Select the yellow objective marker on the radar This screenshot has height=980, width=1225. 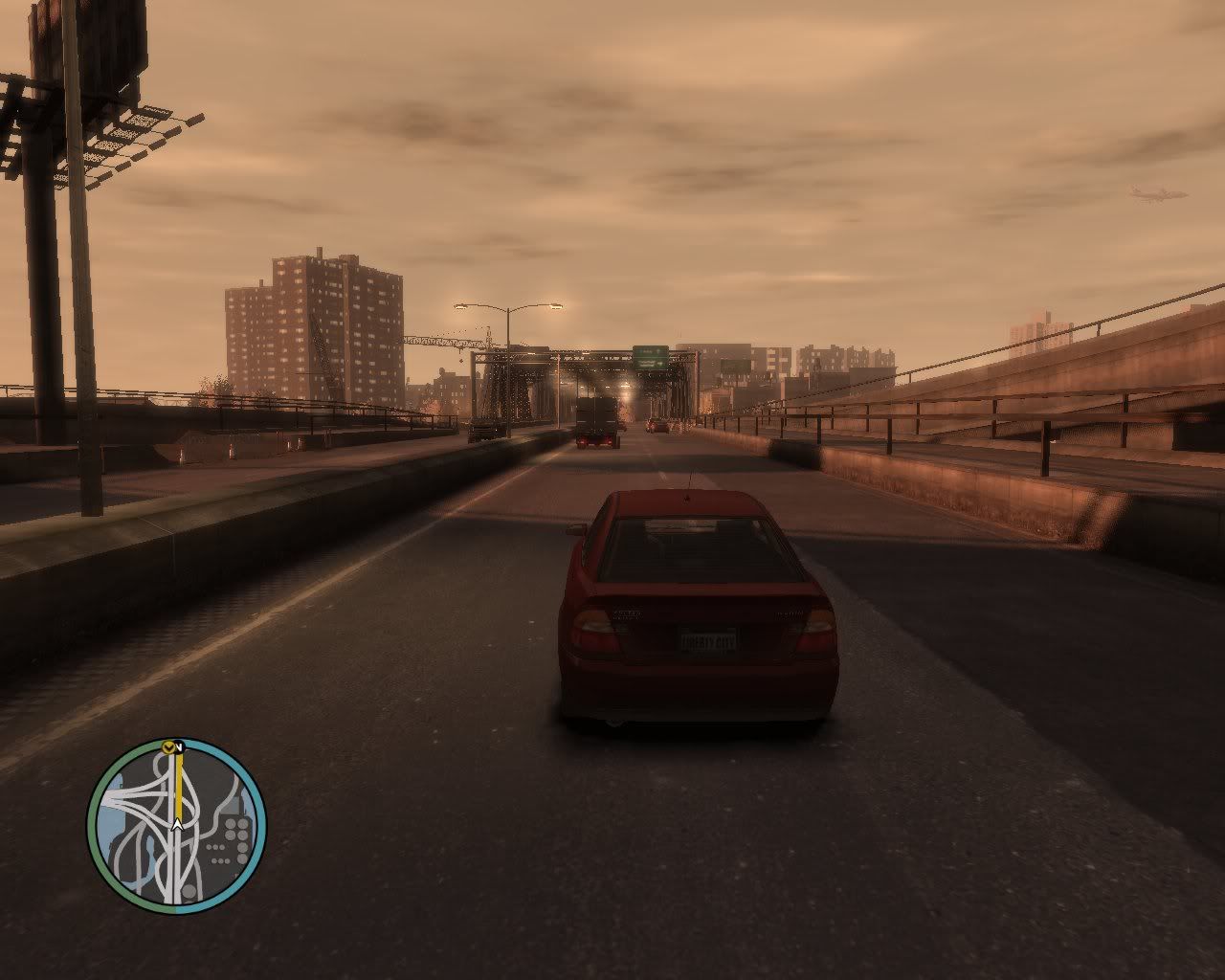(169, 746)
